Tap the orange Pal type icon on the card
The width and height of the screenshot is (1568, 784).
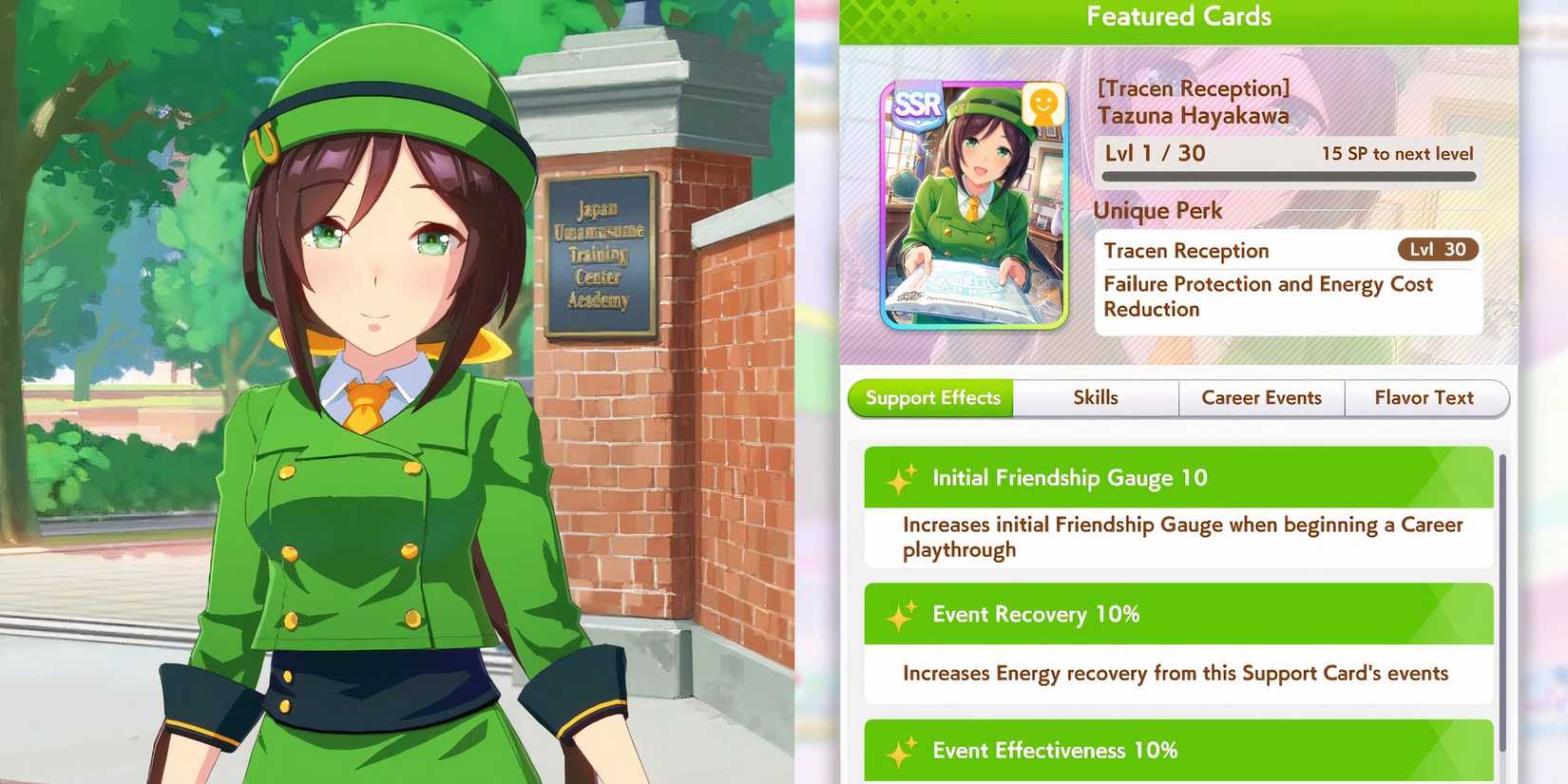[1041, 106]
